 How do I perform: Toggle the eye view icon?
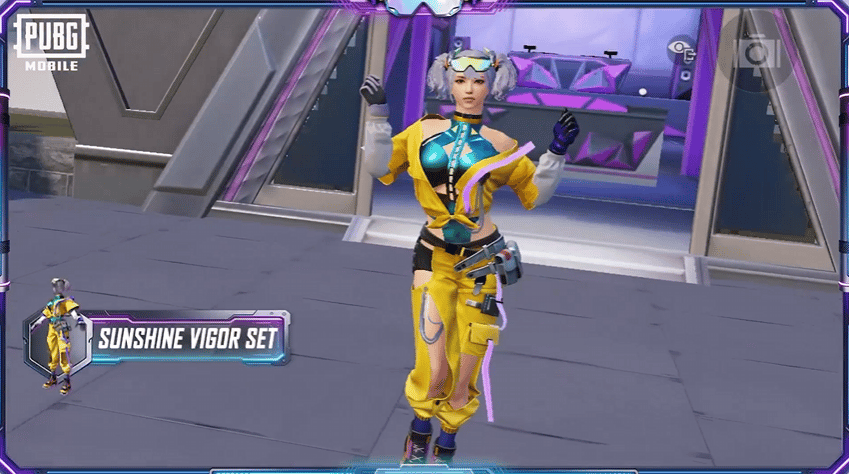click(682, 47)
